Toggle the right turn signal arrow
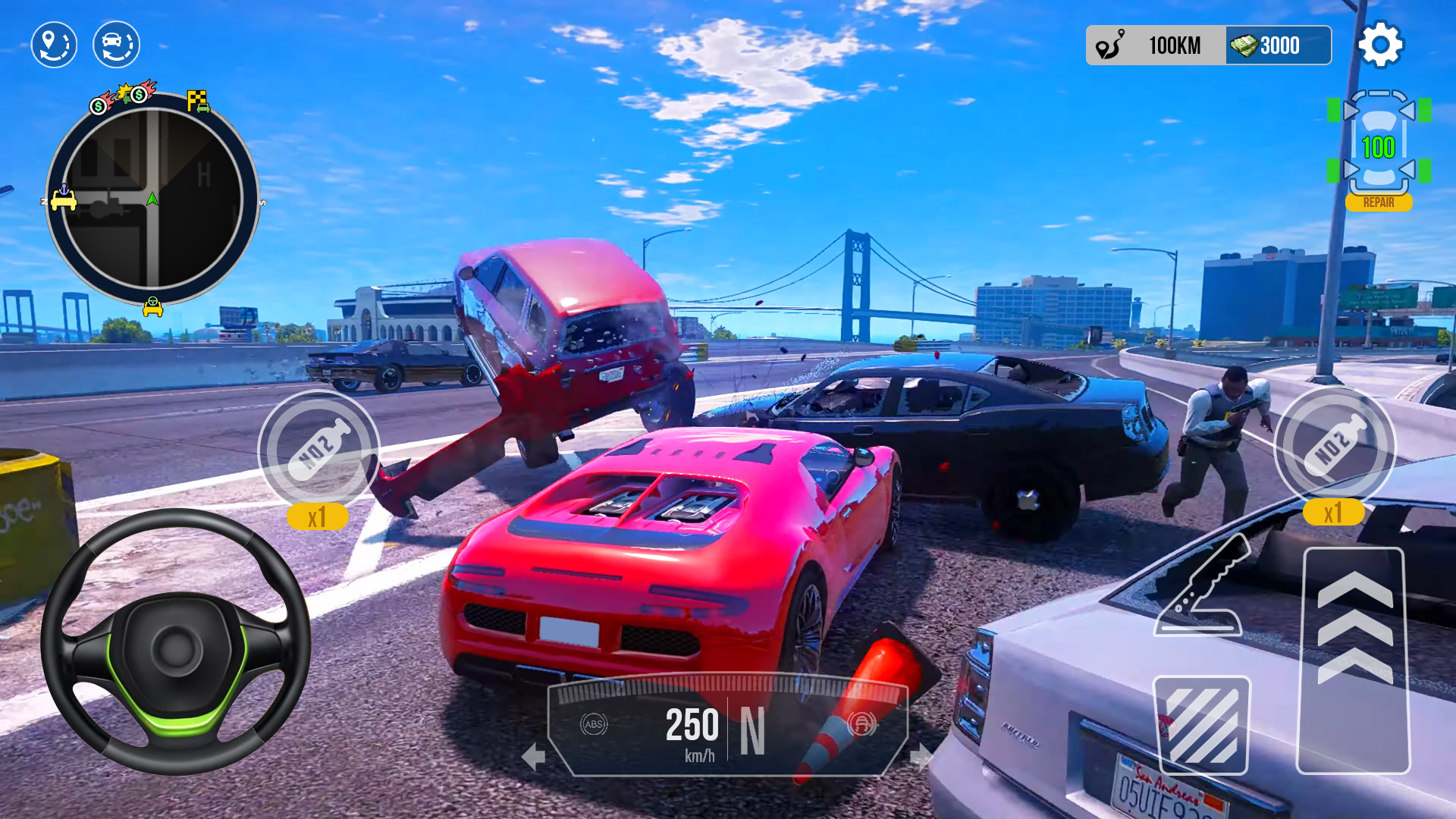The width and height of the screenshot is (1456, 819). click(920, 756)
